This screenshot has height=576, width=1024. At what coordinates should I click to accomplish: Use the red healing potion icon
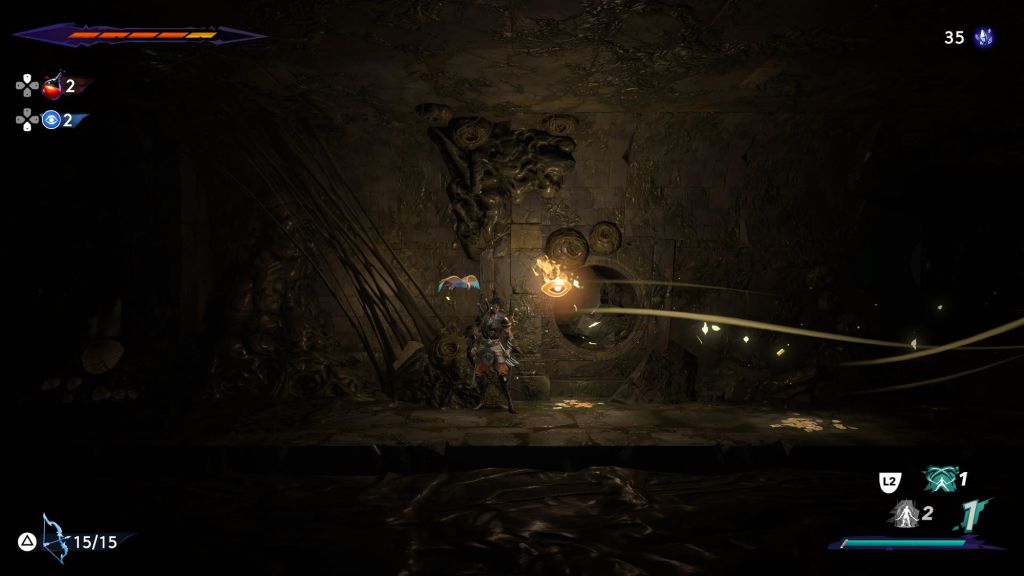click(52, 86)
